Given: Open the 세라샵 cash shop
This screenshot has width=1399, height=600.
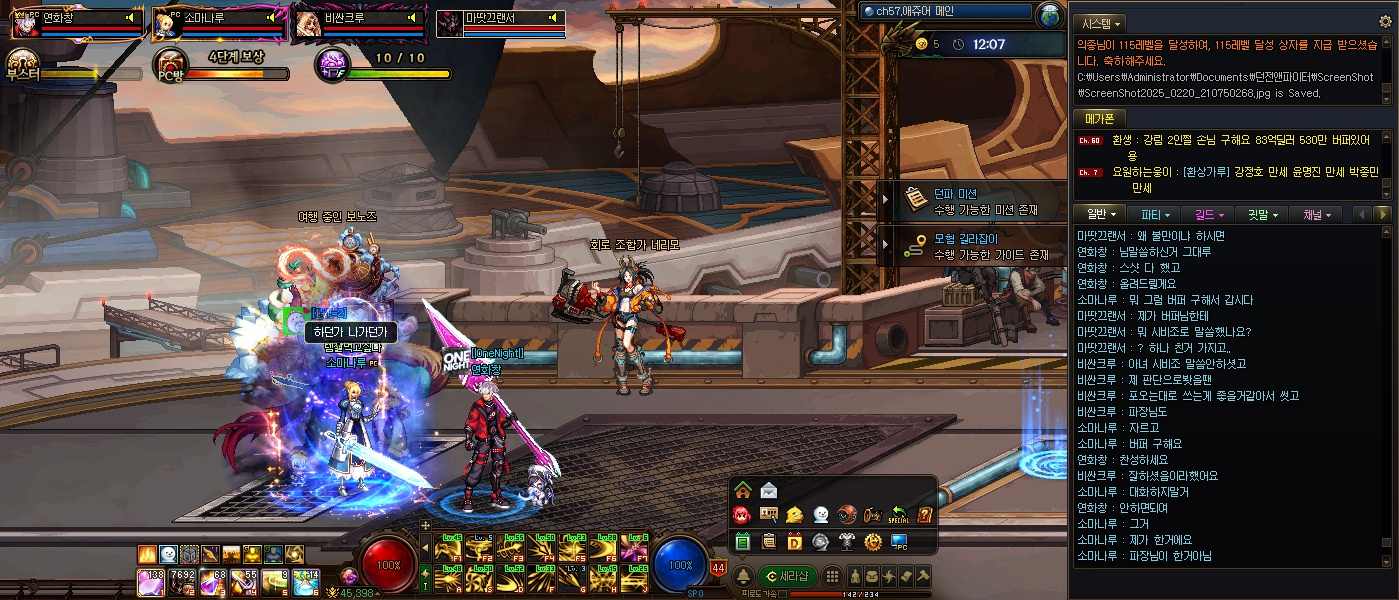Looking at the screenshot, I should 788,576.
